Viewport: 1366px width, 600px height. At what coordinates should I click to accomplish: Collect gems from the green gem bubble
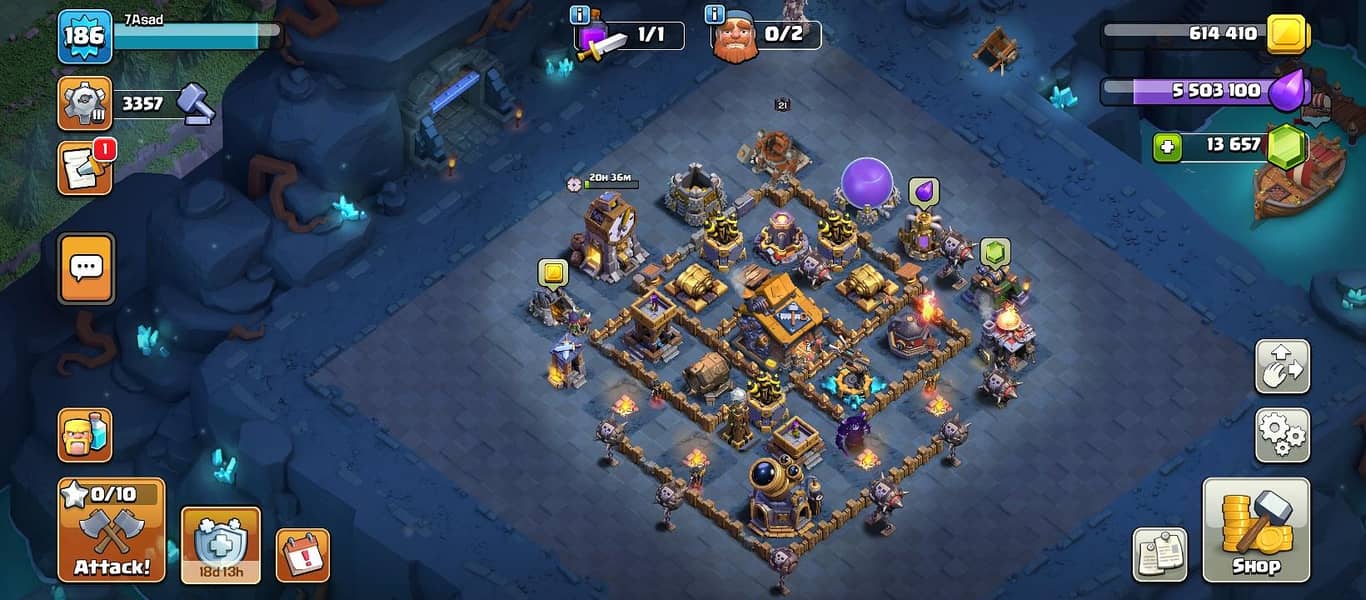[994, 252]
